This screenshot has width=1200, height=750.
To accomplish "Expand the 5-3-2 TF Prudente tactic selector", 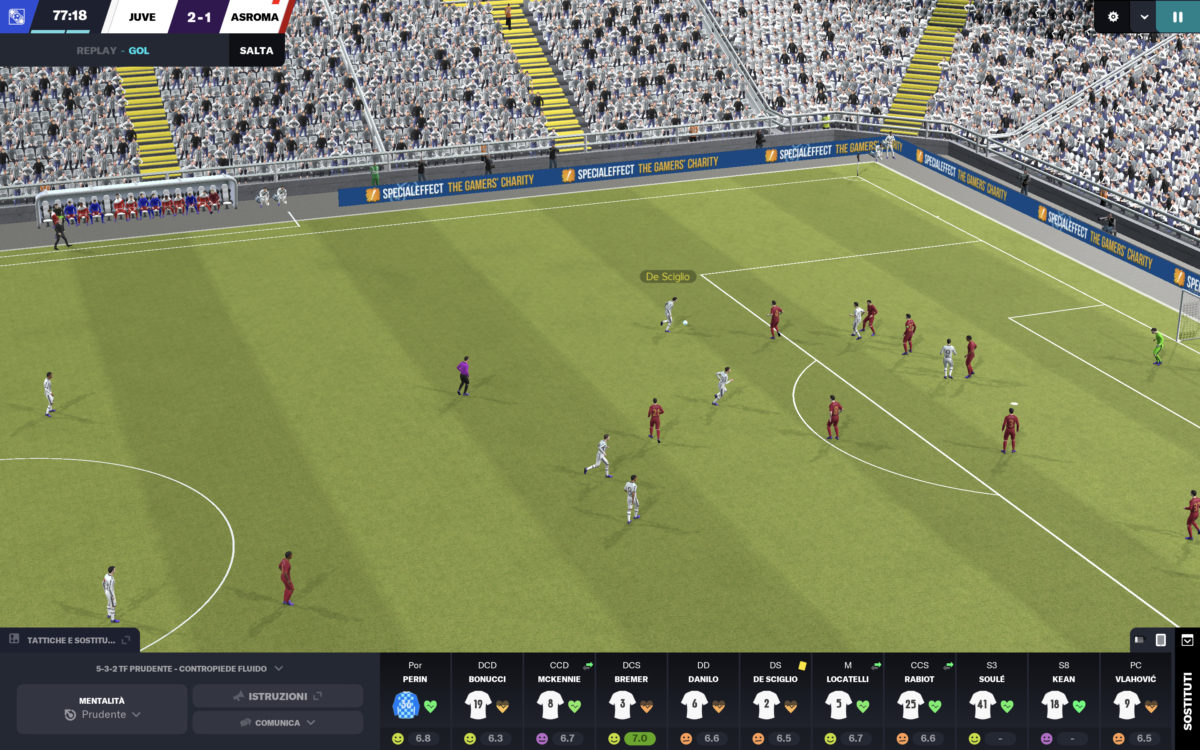I will click(188, 668).
